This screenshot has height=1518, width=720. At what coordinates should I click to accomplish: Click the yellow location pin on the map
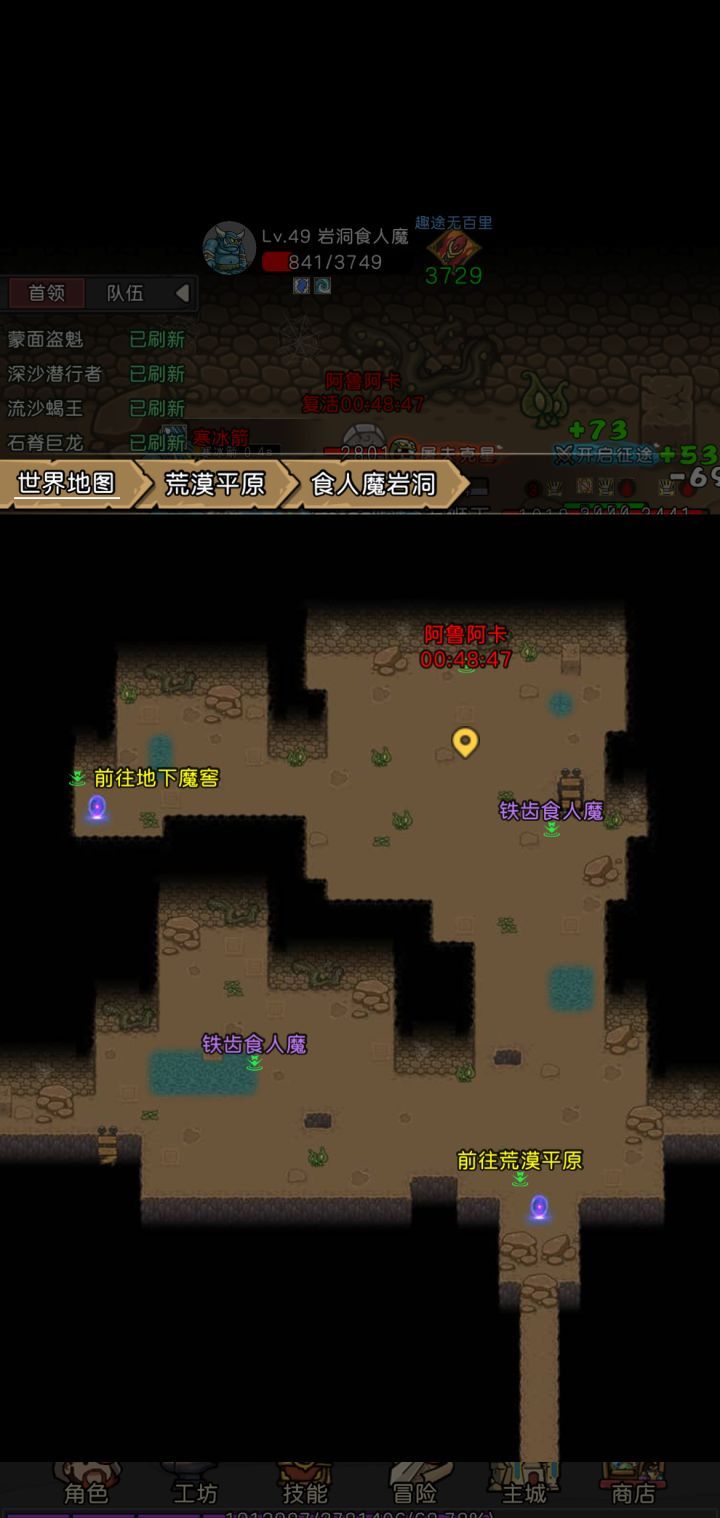tap(465, 741)
